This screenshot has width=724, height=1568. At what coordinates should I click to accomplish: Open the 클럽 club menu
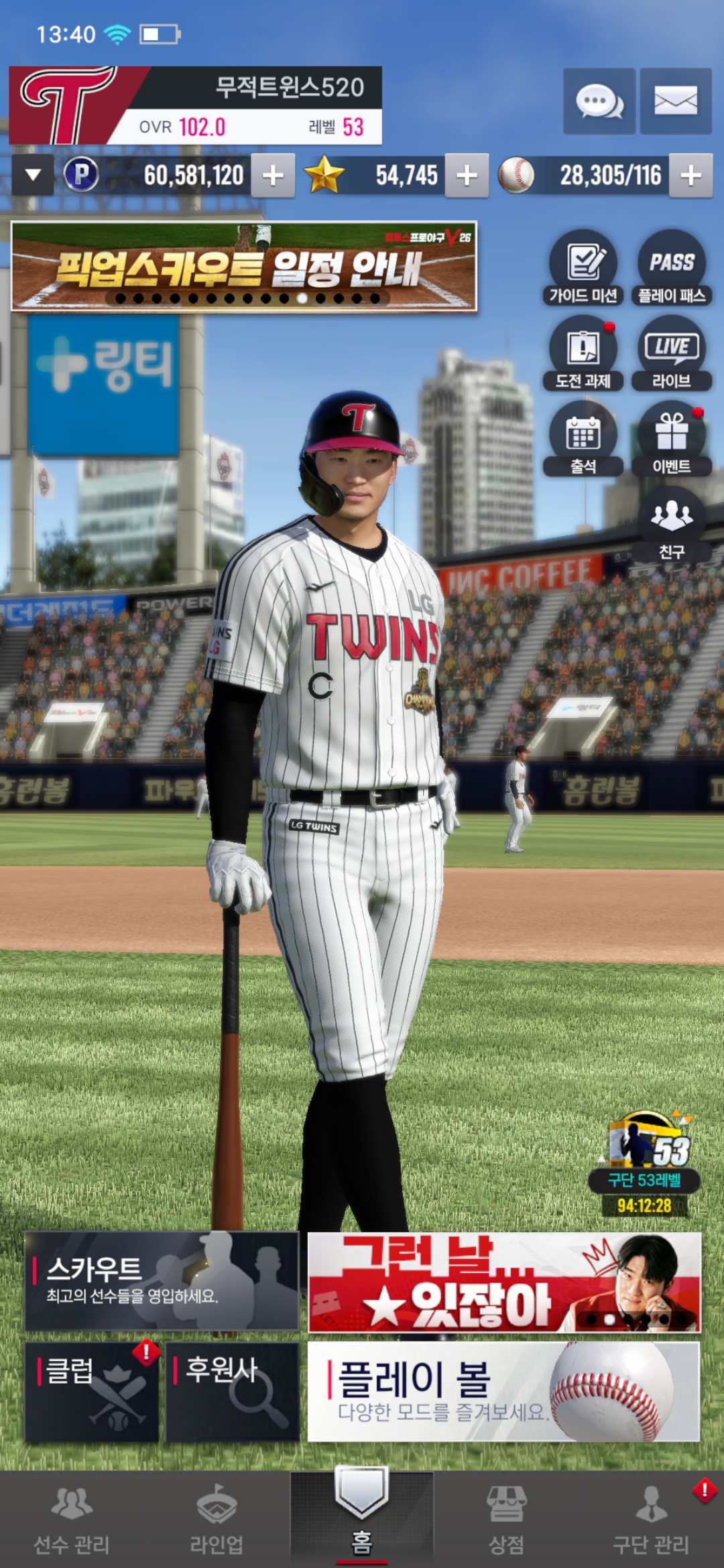point(92,1391)
